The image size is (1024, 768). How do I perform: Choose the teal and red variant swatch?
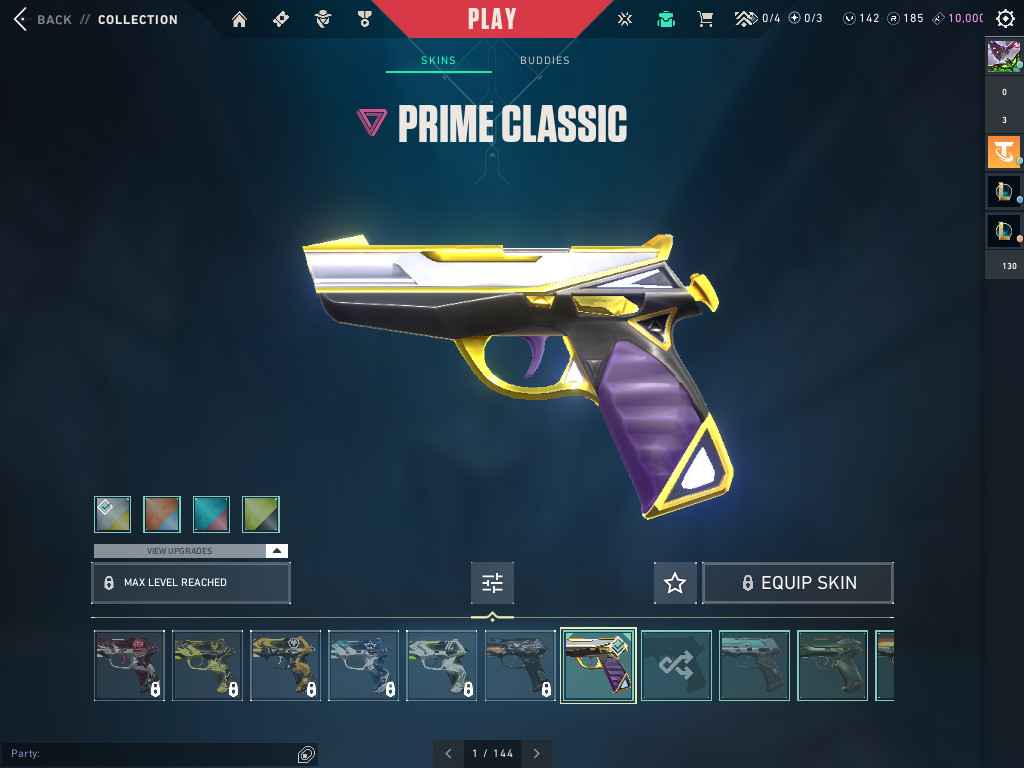[211, 514]
